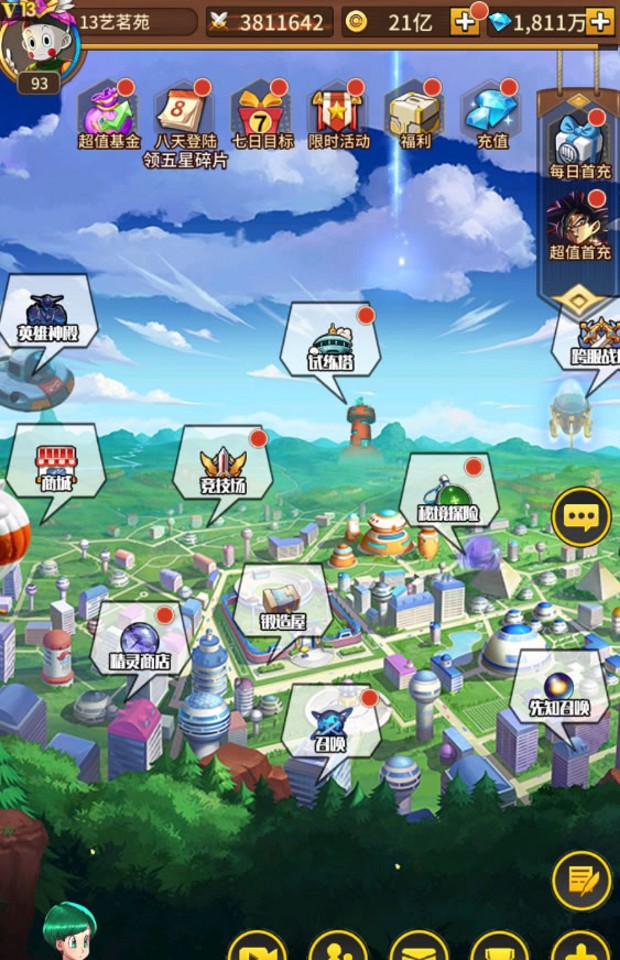
Task: Open the 限时活动 limited-time events
Action: (x=339, y=113)
